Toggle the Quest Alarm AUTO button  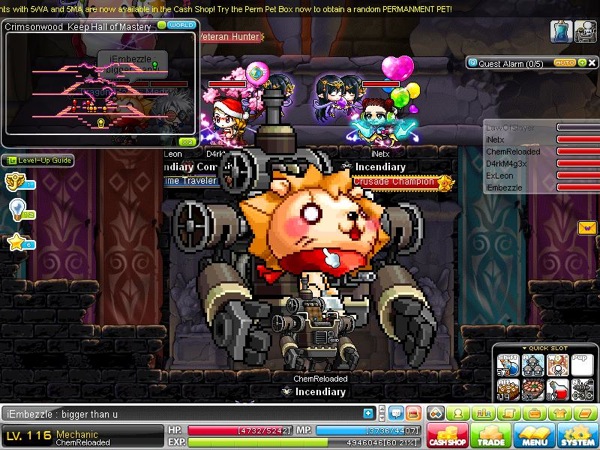tap(563, 62)
